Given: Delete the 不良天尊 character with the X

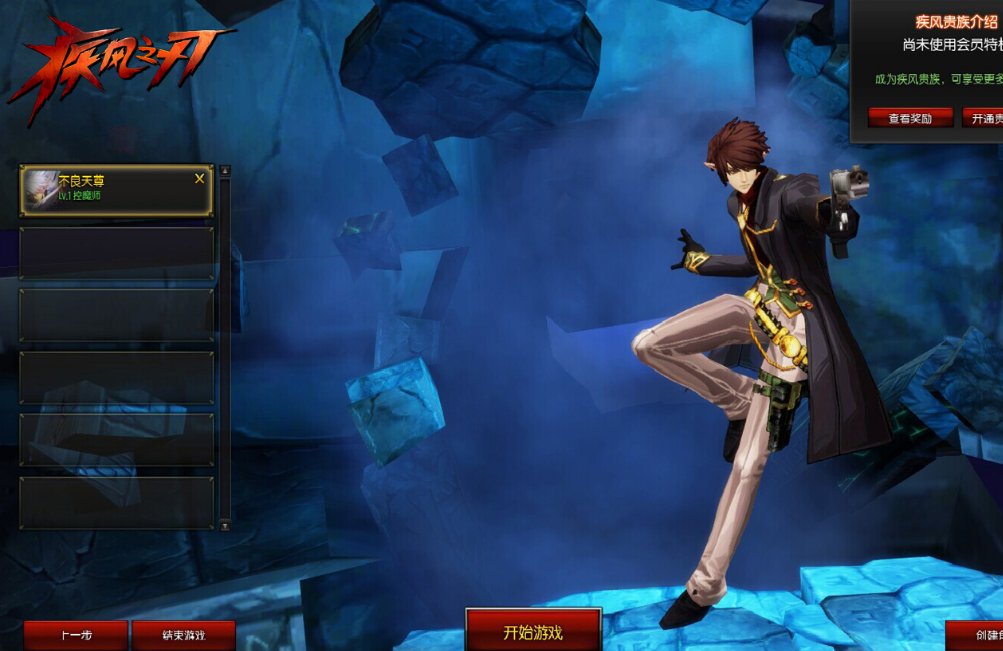Looking at the screenshot, I should (x=200, y=179).
